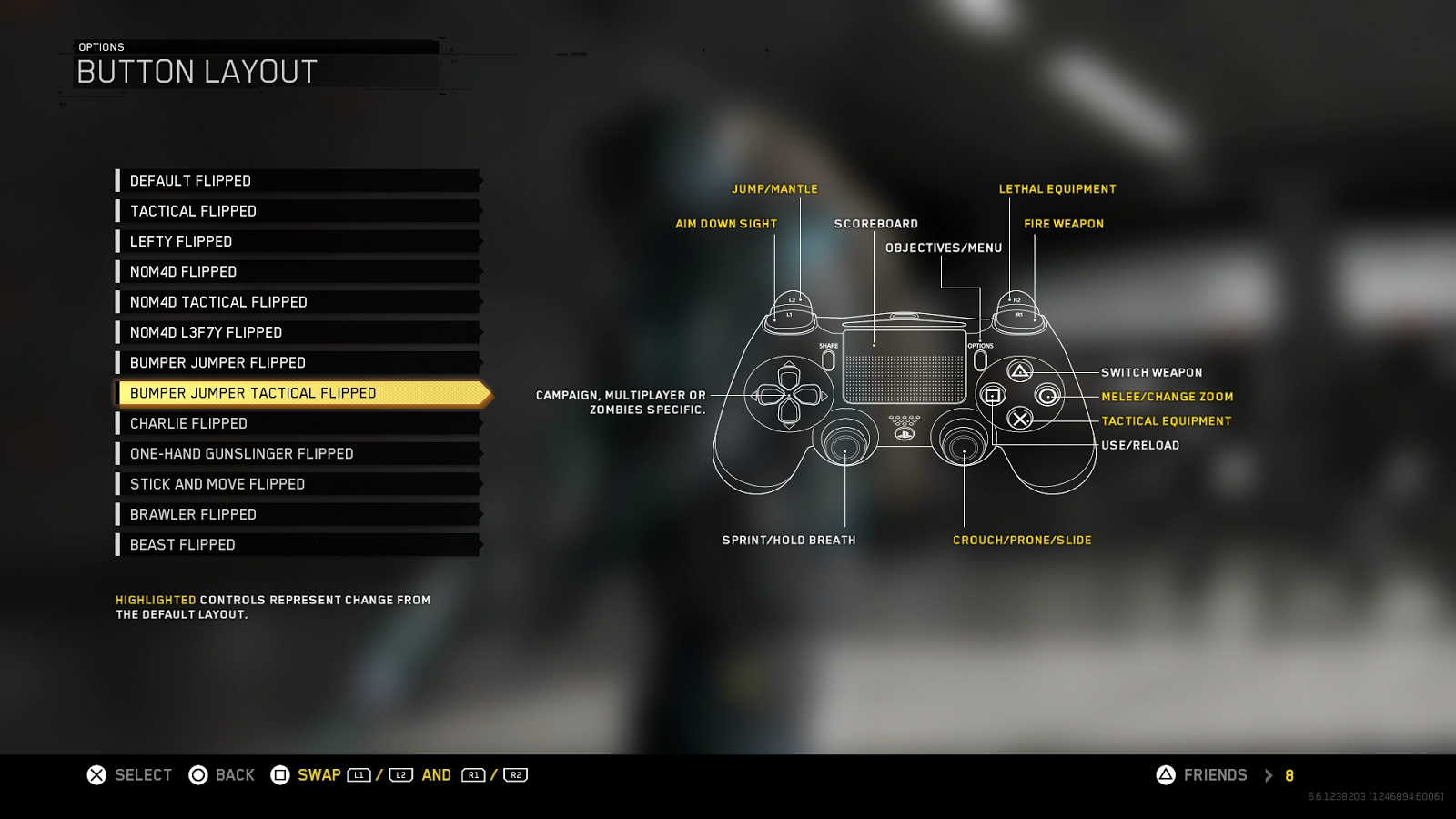
Task: Click the circle Back prompt icon
Action: [x=197, y=774]
